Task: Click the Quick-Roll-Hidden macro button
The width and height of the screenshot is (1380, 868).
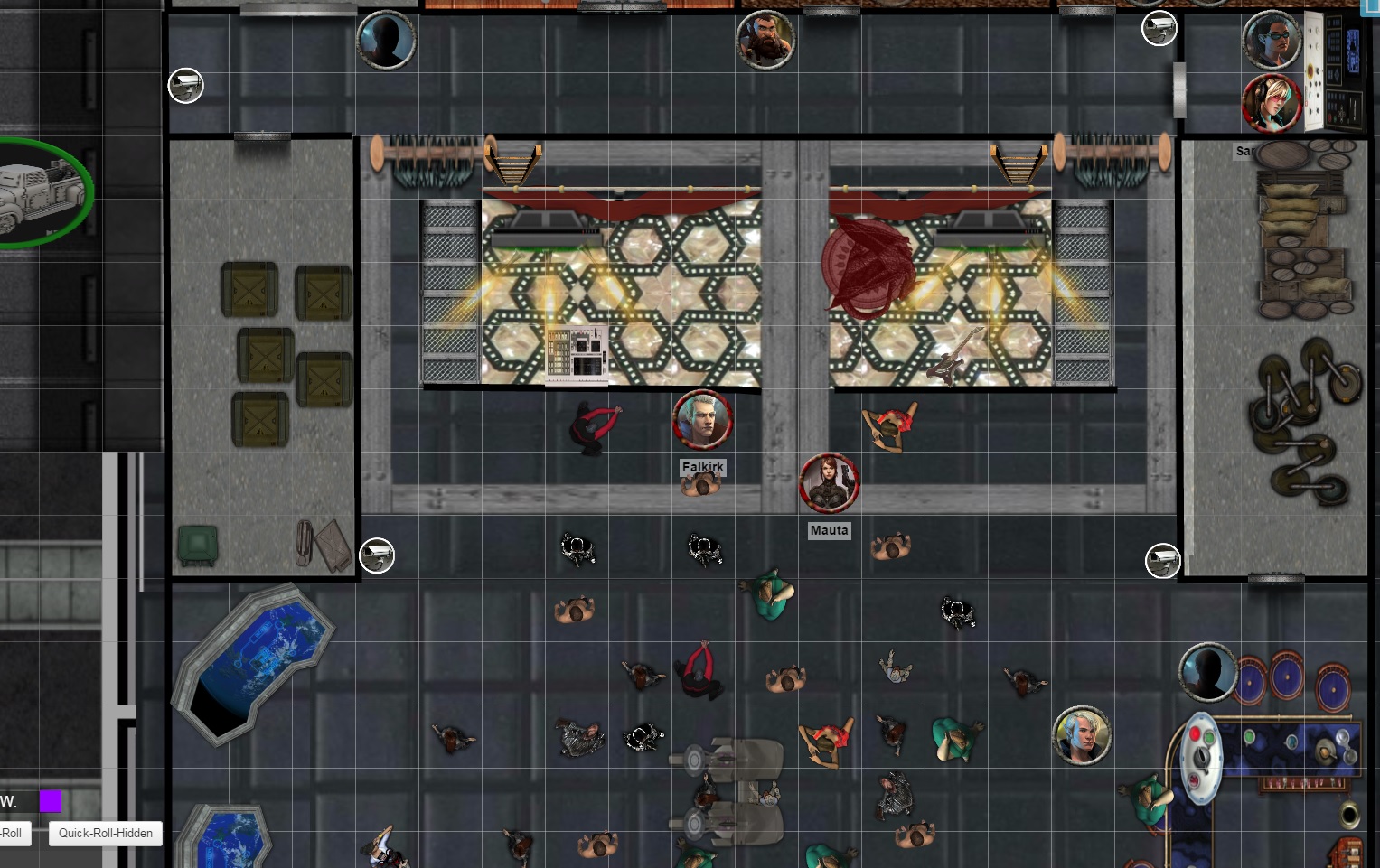Action: click(106, 833)
